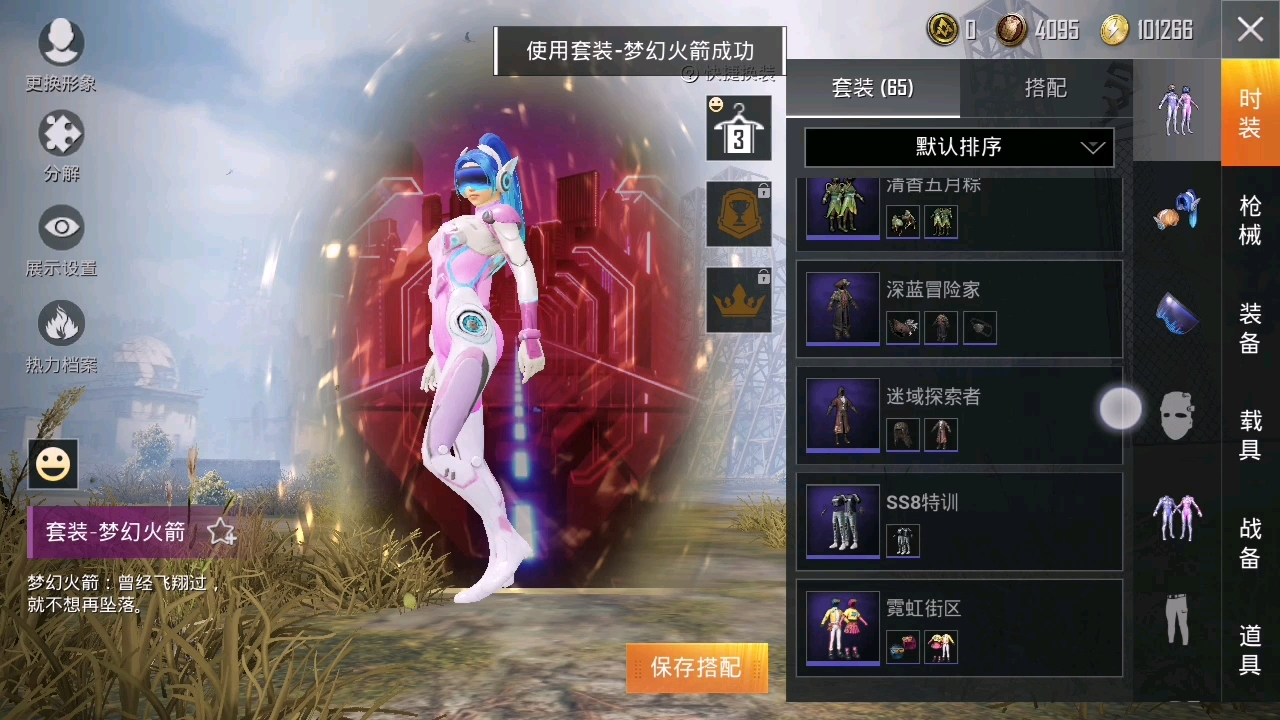The image size is (1280, 720).
Task: Save the outfit with 保存搭配
Action: (x=696, y=667)
